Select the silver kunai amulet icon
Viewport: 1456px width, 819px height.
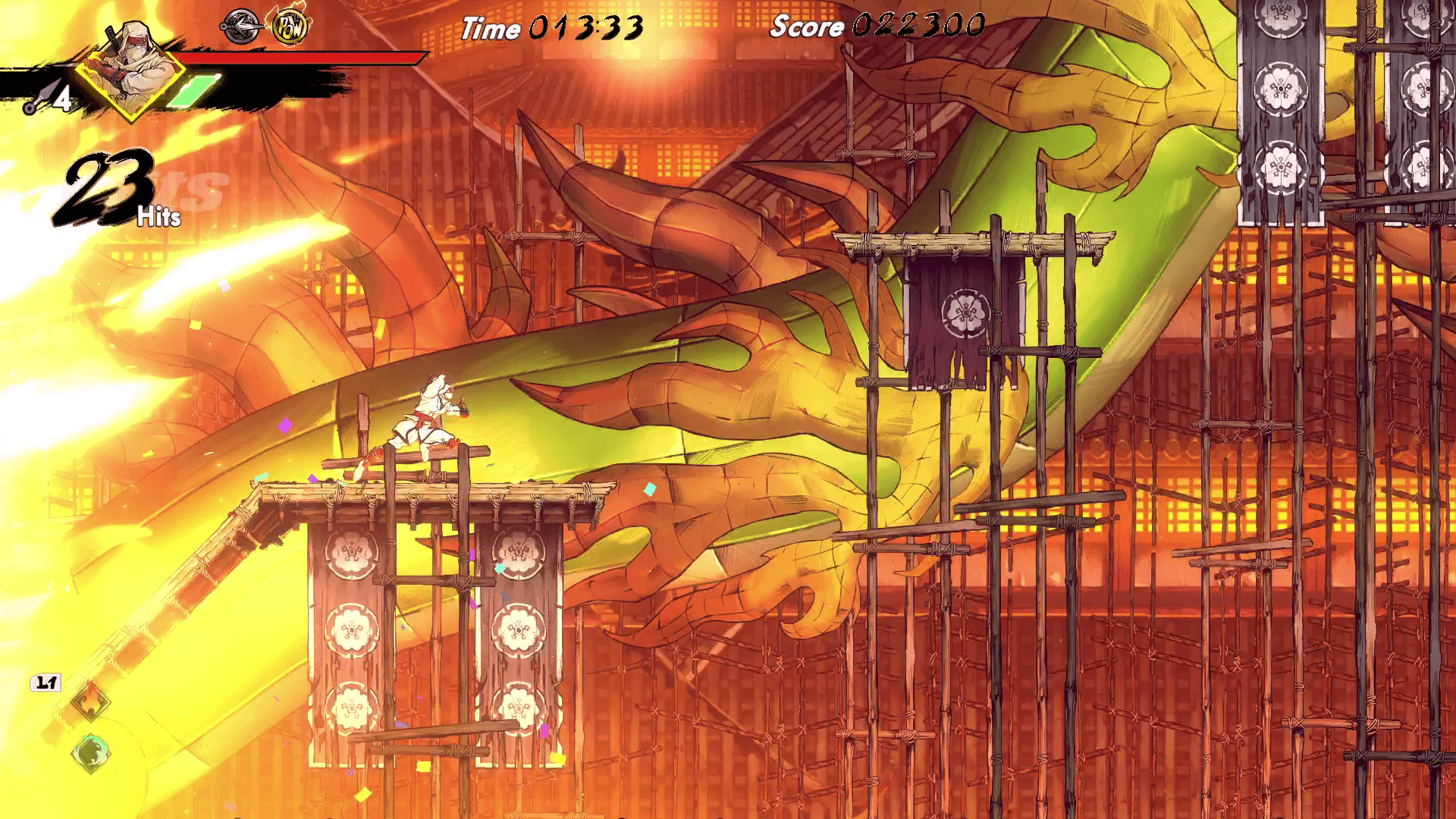coord(241,27)
